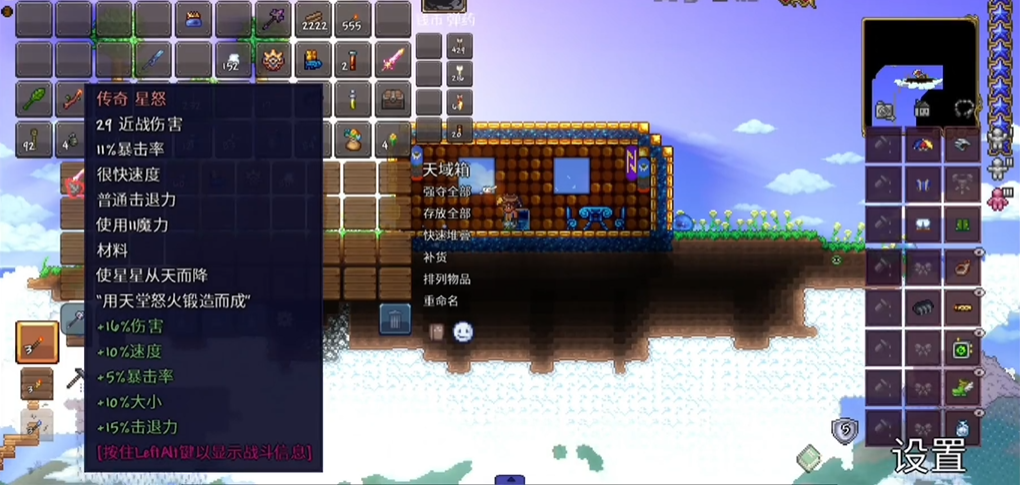Select the purple hammer inventory slot
This screenshot has height=485, width=1020.
274,20
